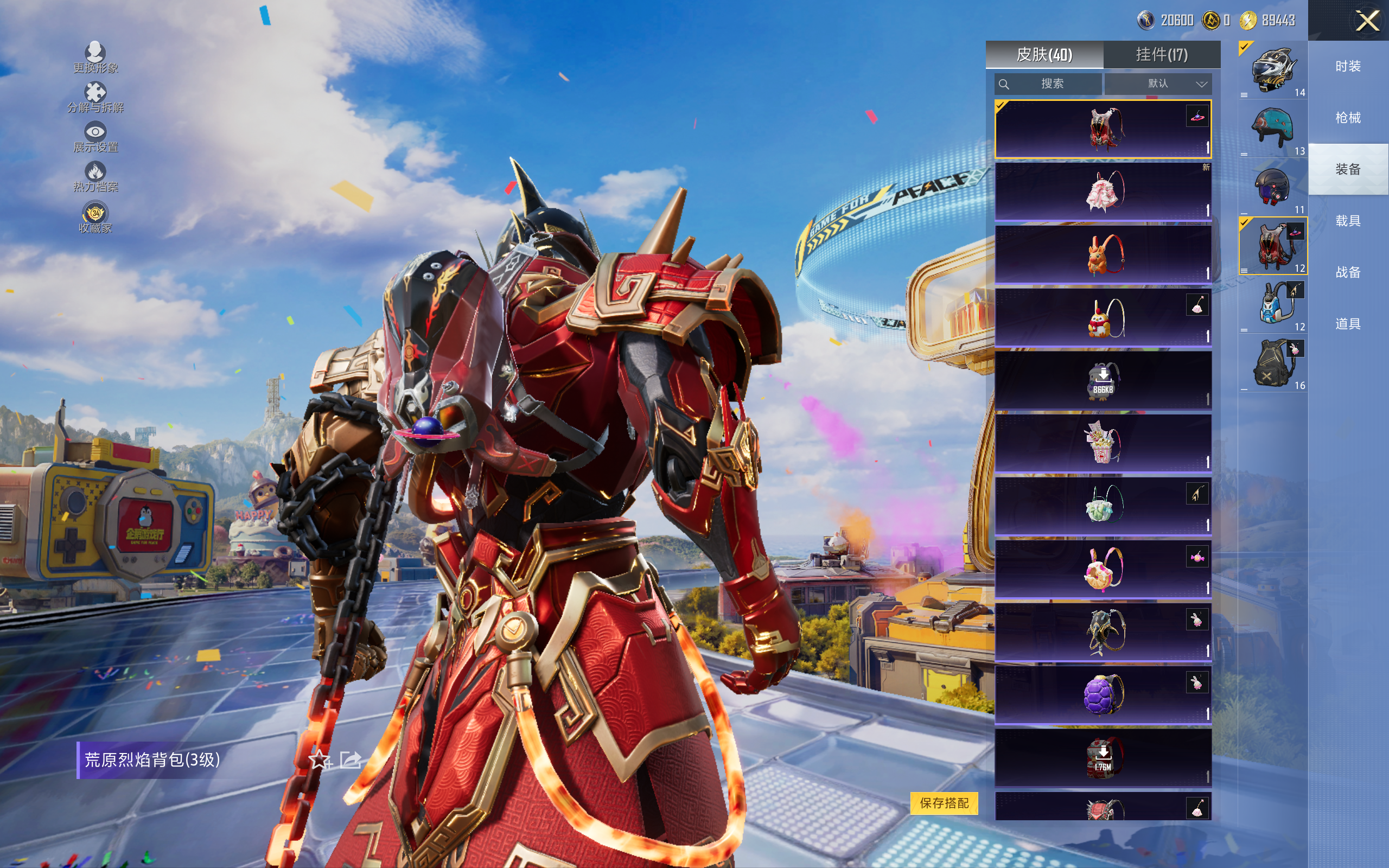Open the 默认 sort dropdown
The width and height of the screenshot is (1389, 868).
coord(1158,84)
